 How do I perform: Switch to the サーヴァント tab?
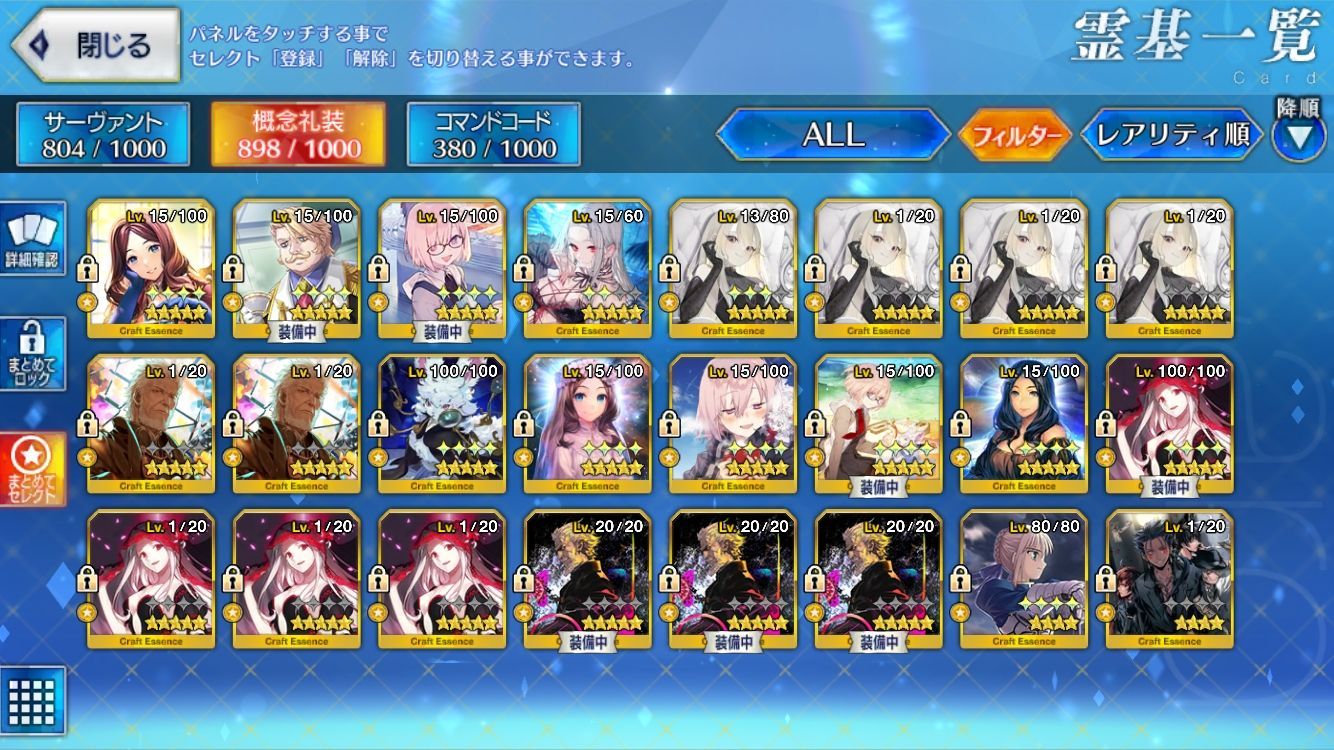103,135
